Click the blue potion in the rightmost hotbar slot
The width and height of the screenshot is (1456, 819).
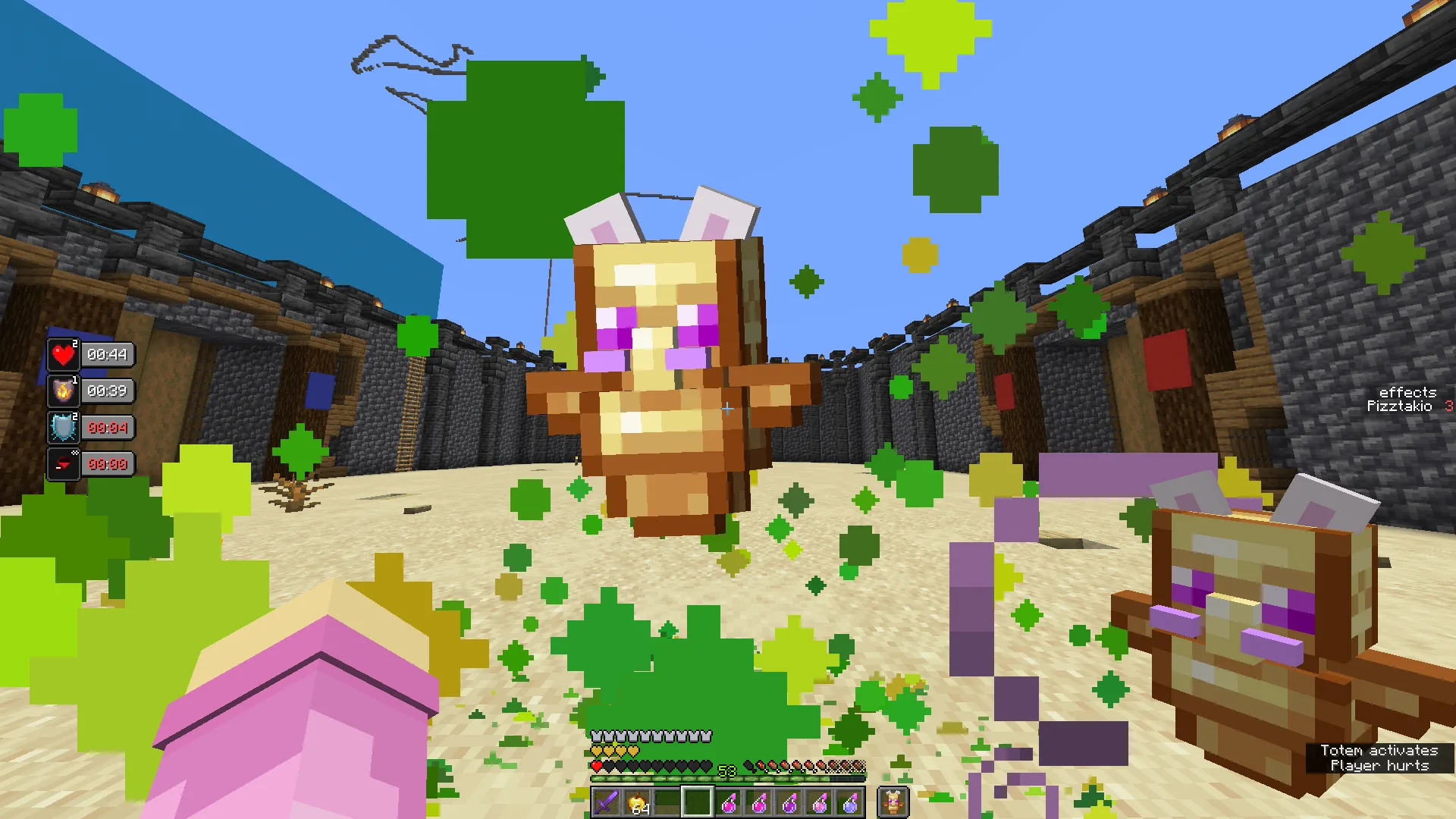point(850,800)
